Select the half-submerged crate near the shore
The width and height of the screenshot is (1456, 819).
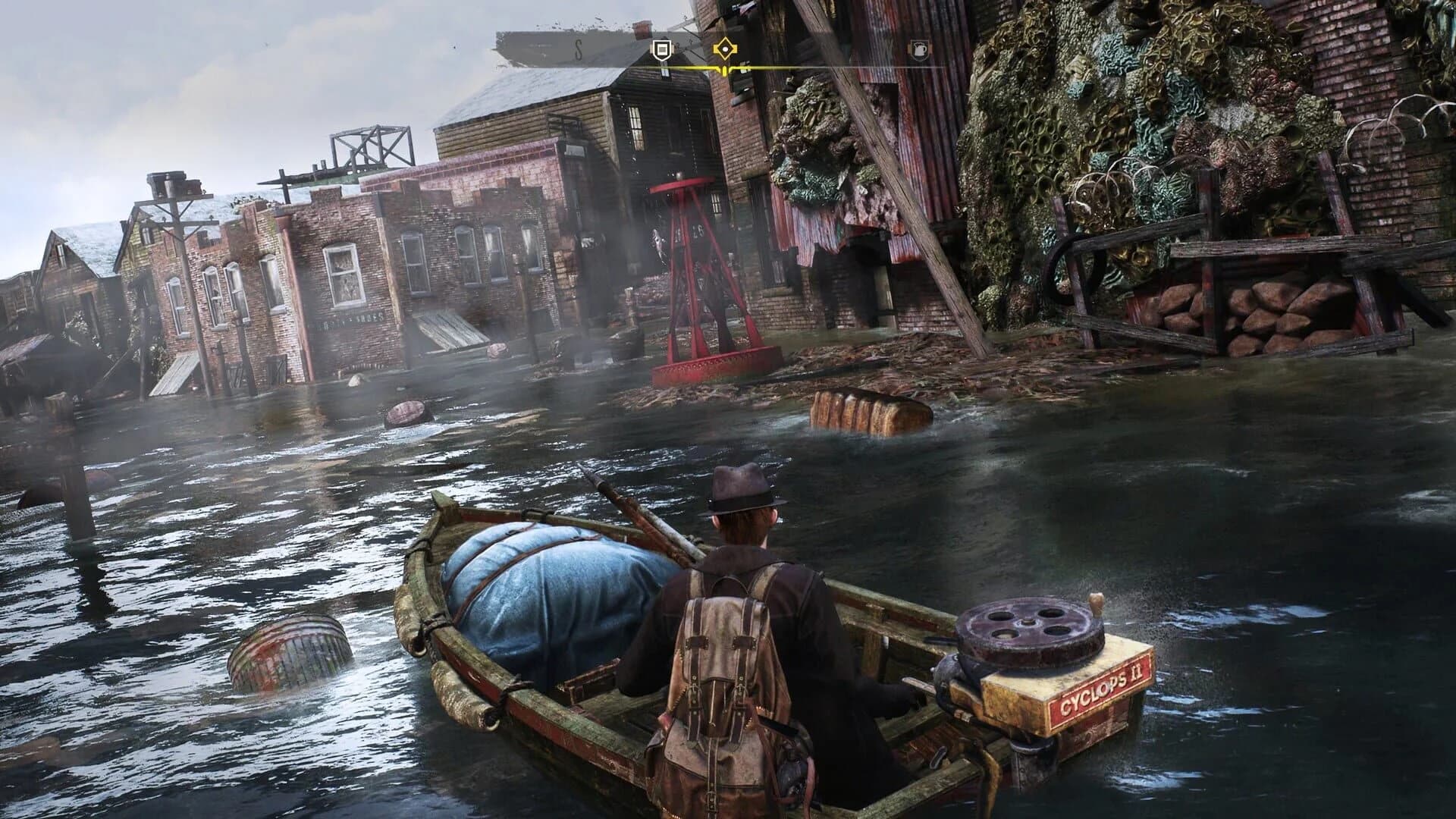tap(864, 413)
